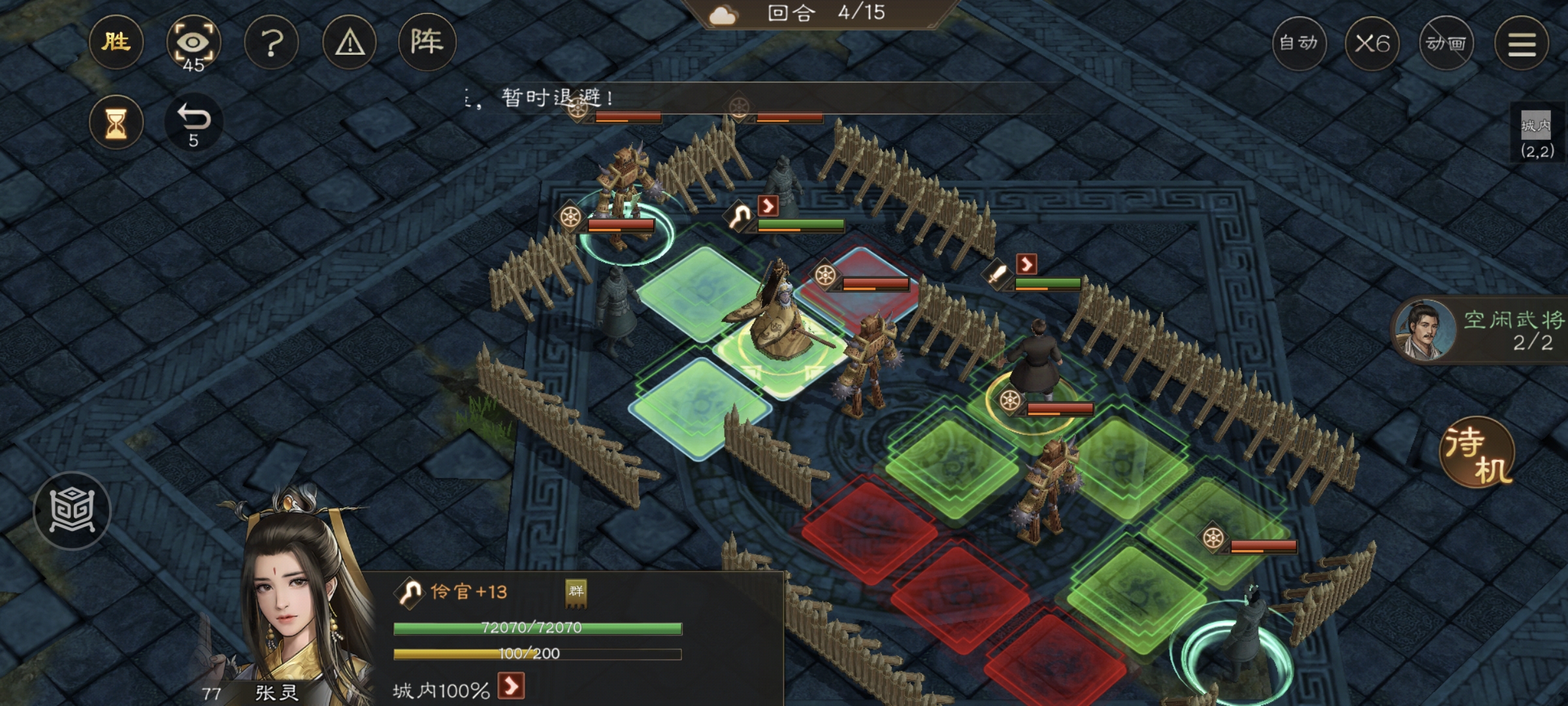Enable auto battle (自动)

click(x=1299, y=44)
